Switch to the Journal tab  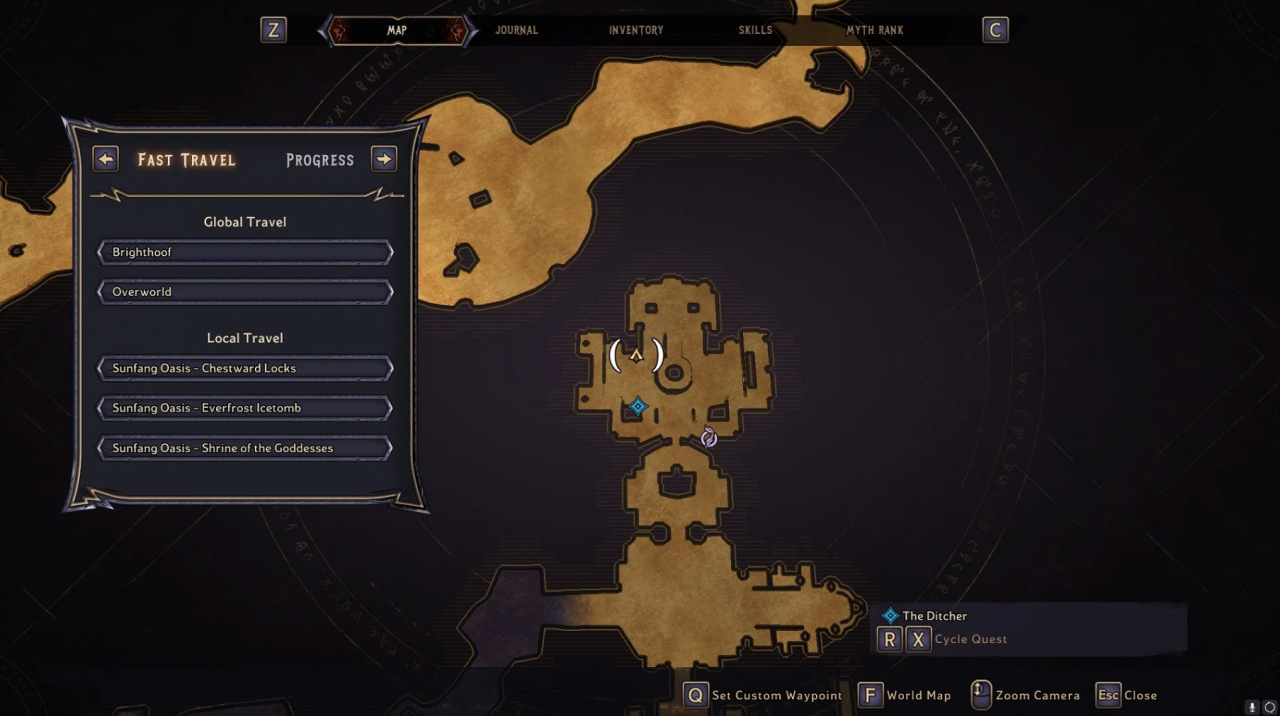click(516, 30)
